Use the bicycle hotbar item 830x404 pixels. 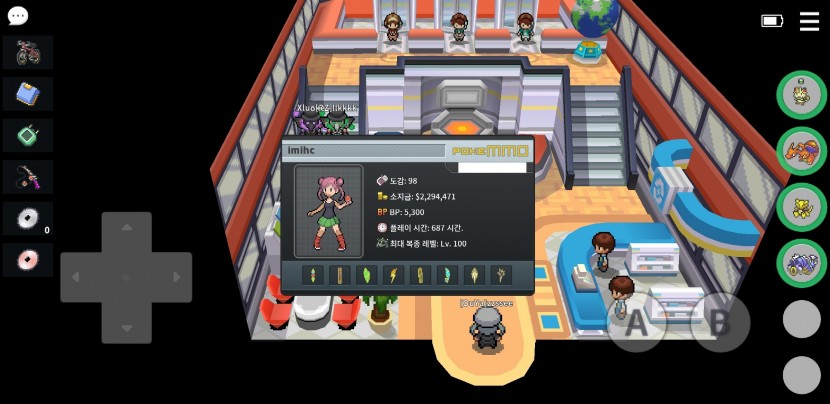click(28, 53)
